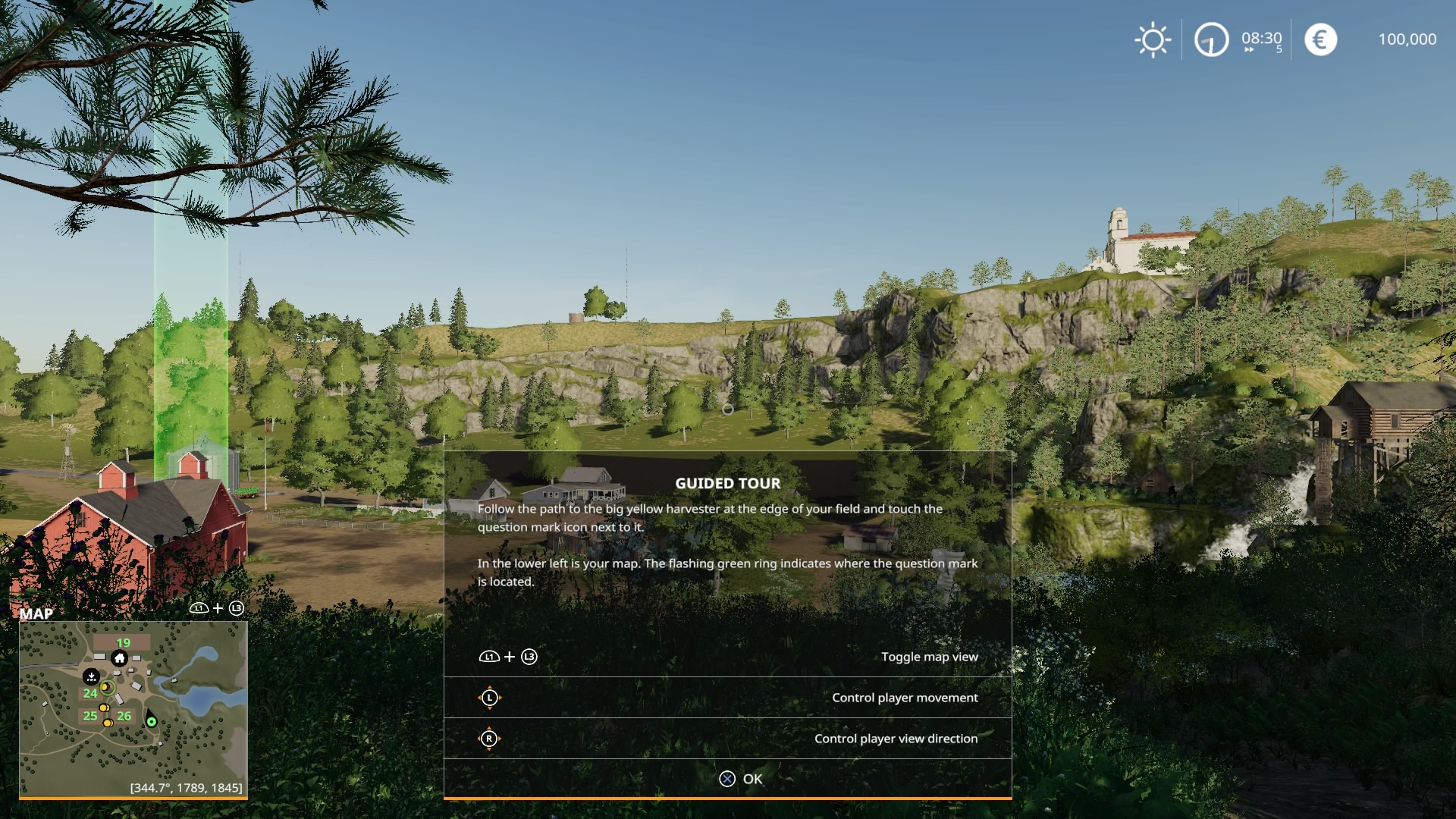The image size is (1456, 819).
Task: Click the fast-forward time indicator under 08:30
Action: pyautogui.click(x=1249, y=49)
